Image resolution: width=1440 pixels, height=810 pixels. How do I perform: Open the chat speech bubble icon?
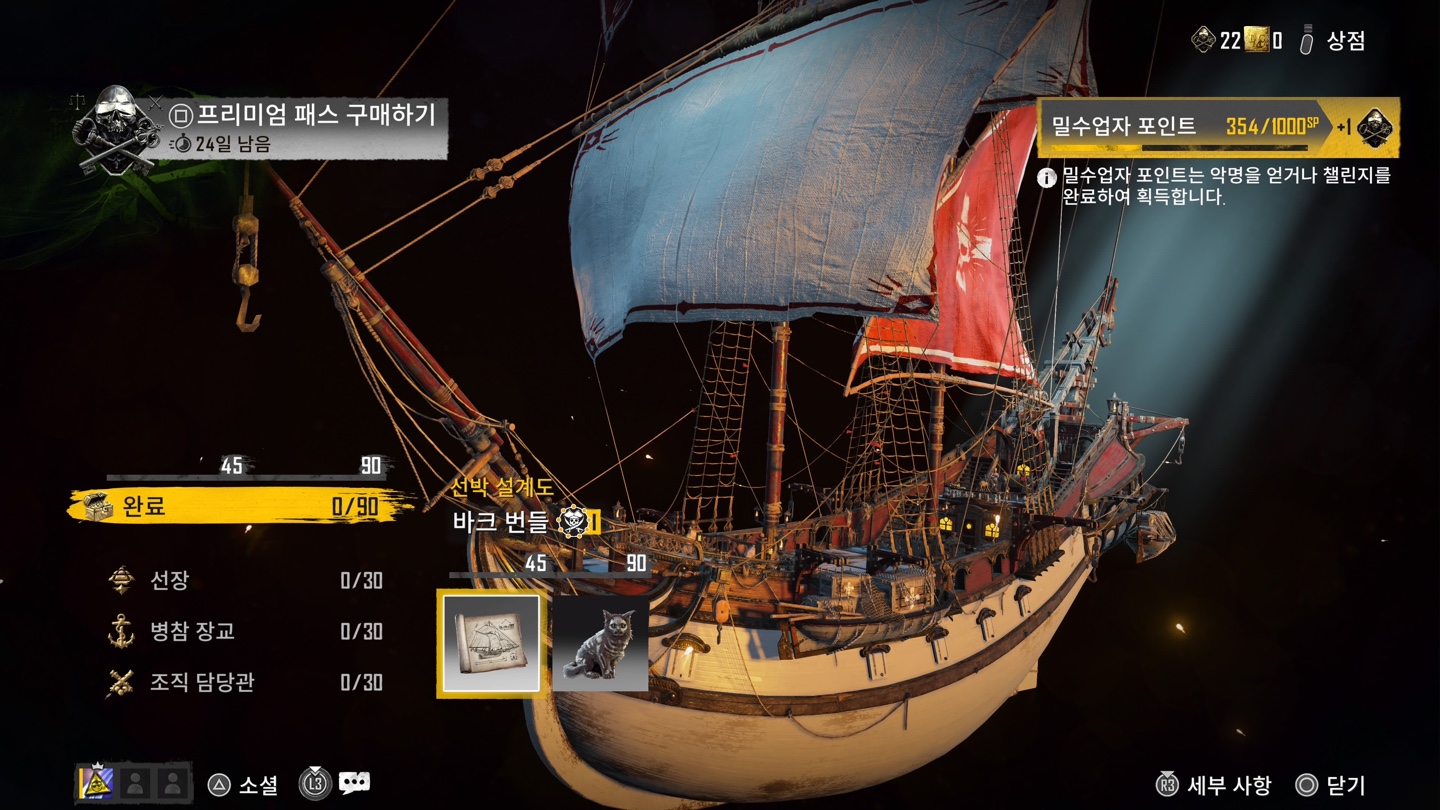pyautogui.click(x=354, y=784)
